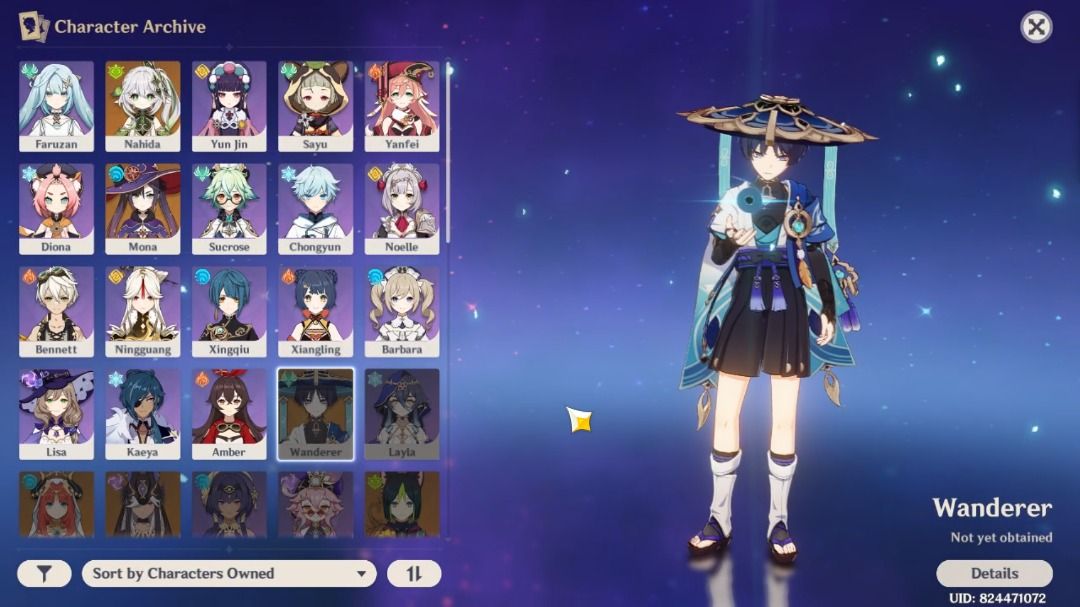Choose the unowned Layla card
Viewport: 1080px width, 607px height.
pos(402,413)
